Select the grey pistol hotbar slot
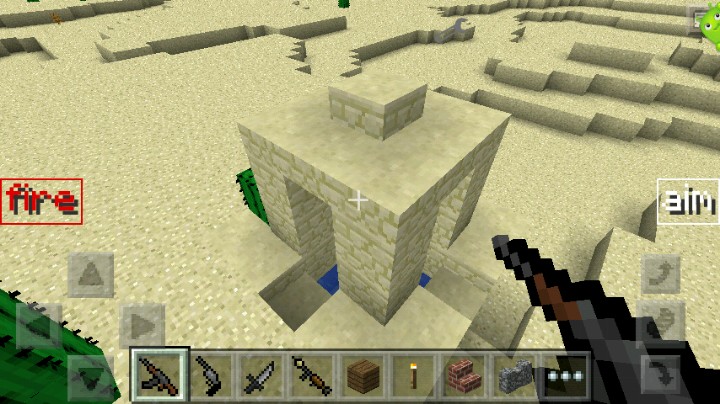 click(210, 375)
